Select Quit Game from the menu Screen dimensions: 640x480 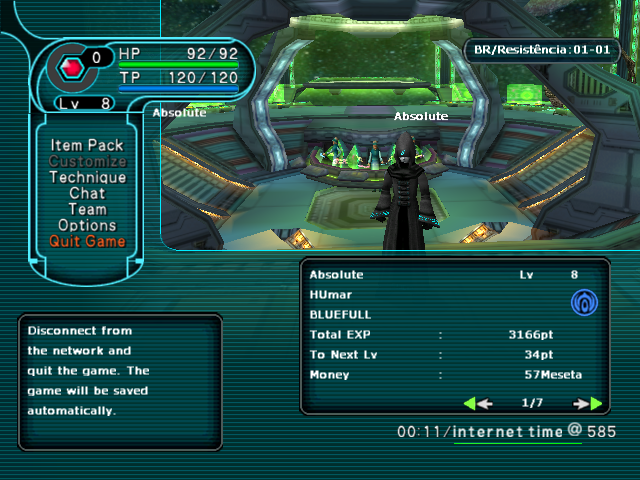[87, 242]
